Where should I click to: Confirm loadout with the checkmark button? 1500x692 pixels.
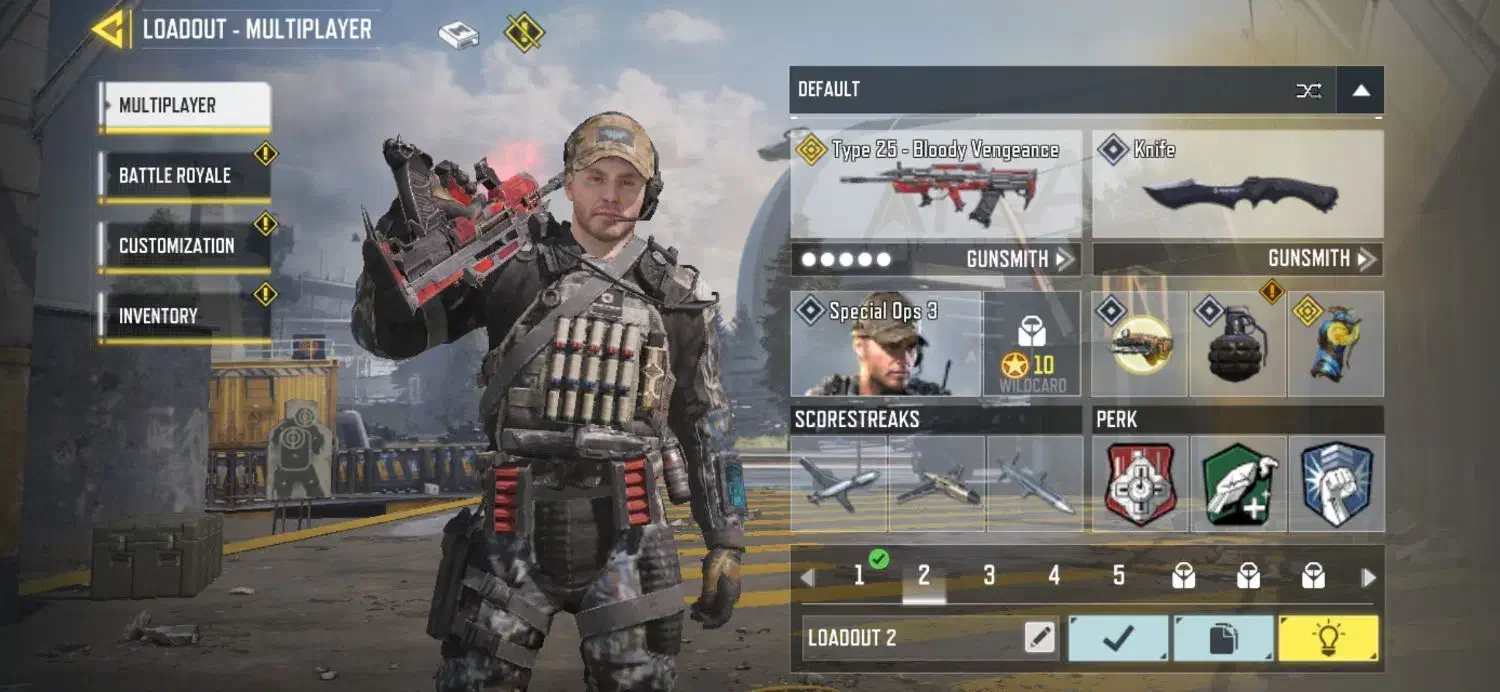tap(1118, 638)
